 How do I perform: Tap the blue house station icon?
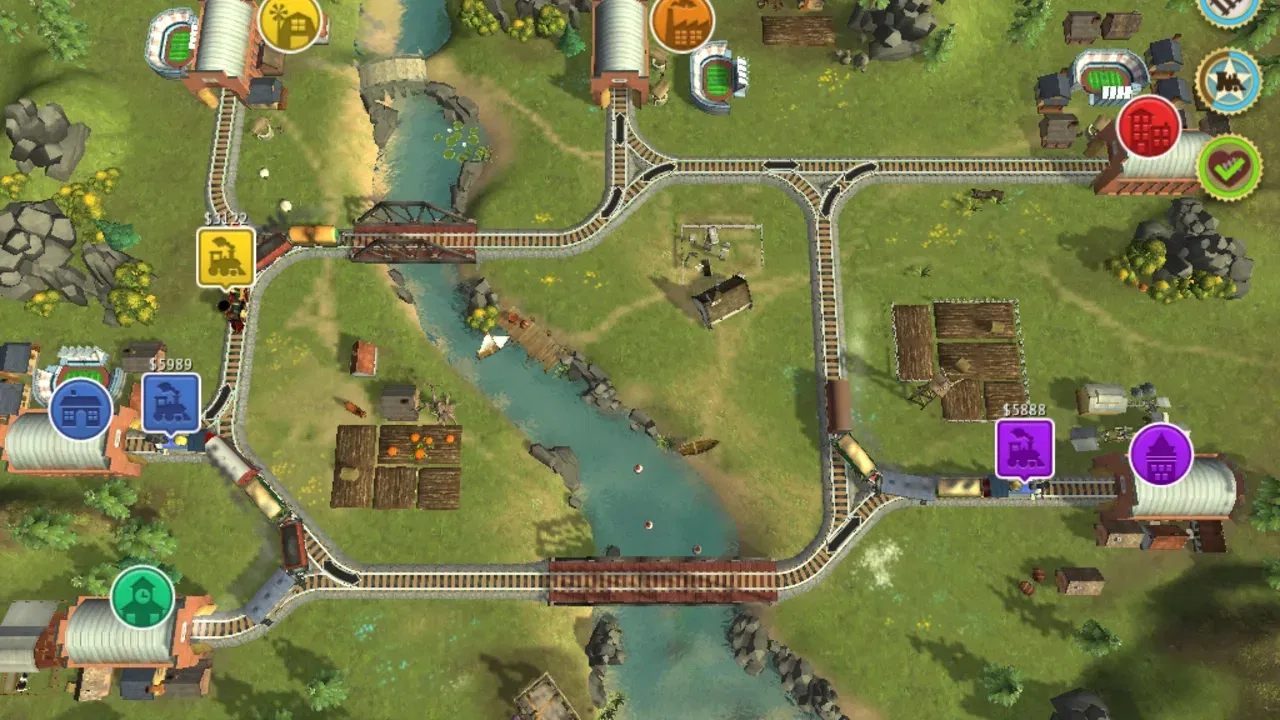[81, 409]
